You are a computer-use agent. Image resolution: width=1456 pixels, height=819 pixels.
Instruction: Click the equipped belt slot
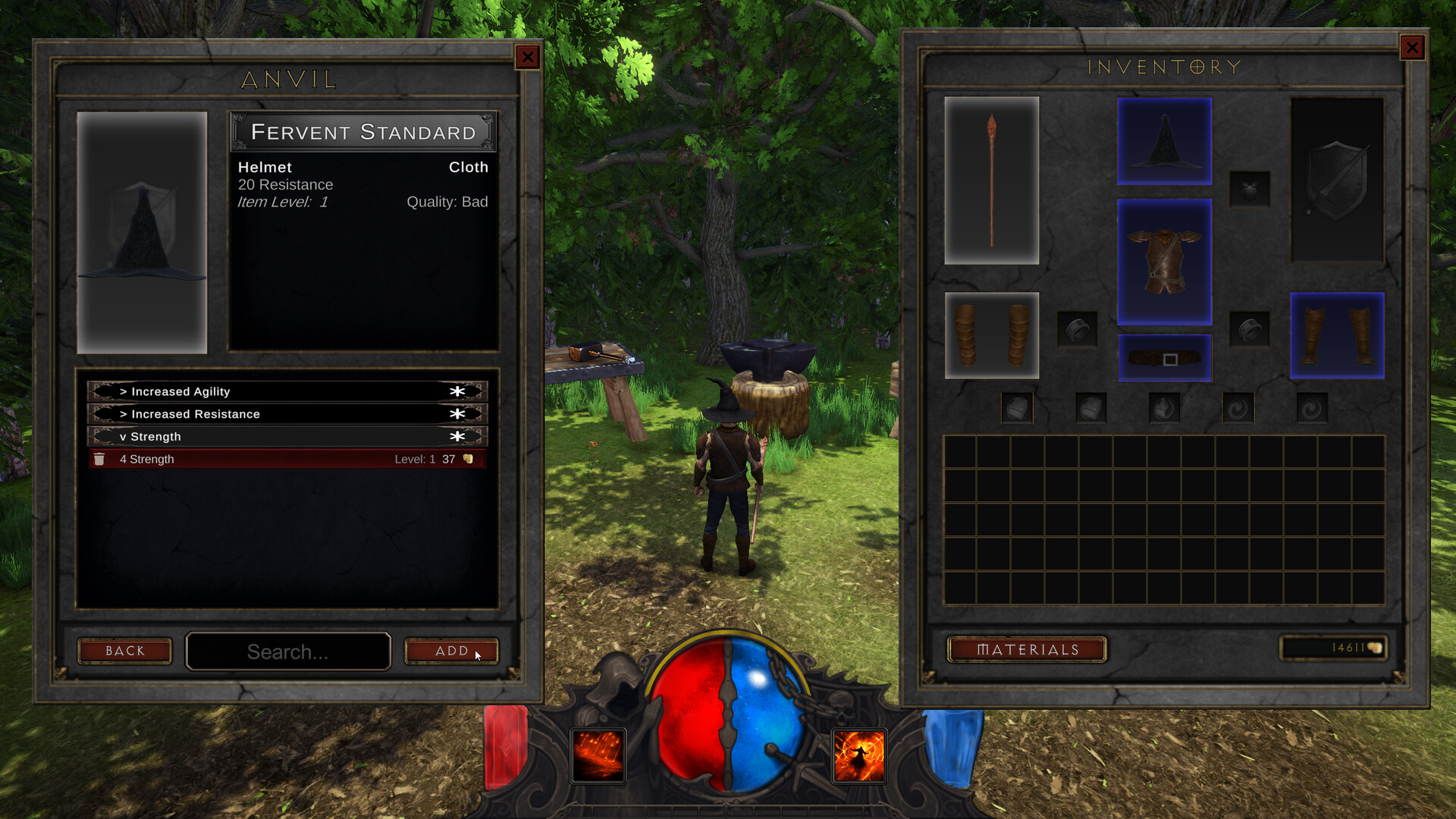(x=1164, y=356)
